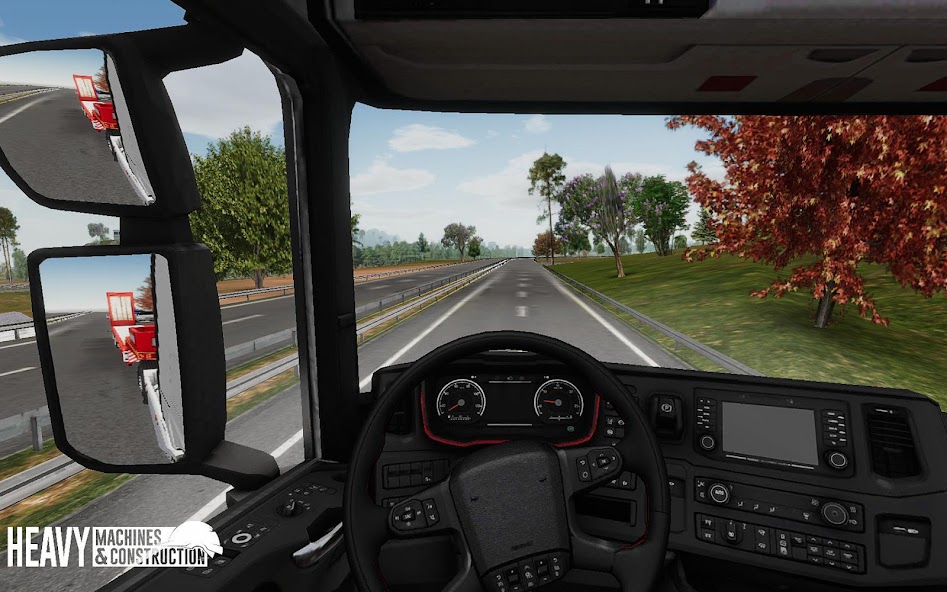Click the Heavy Machines & Construction watermark logo
Image resolution: width=947 pixels, height=592 pixels.
[112, 546]
